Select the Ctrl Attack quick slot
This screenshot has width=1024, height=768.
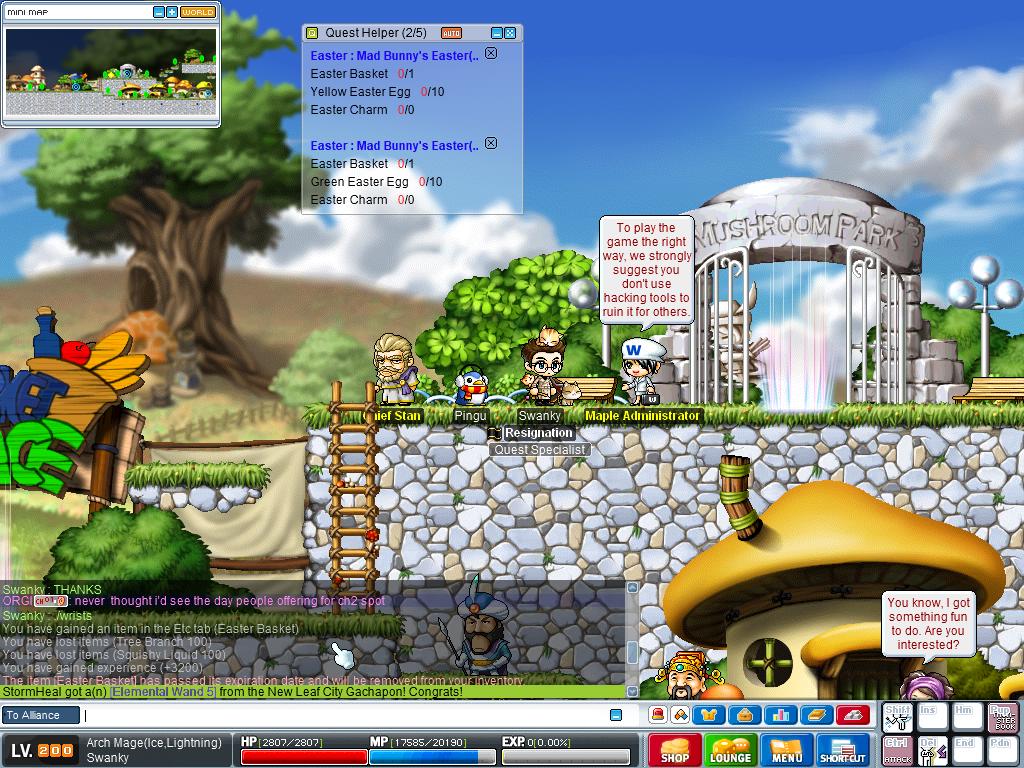pos(897,749)
